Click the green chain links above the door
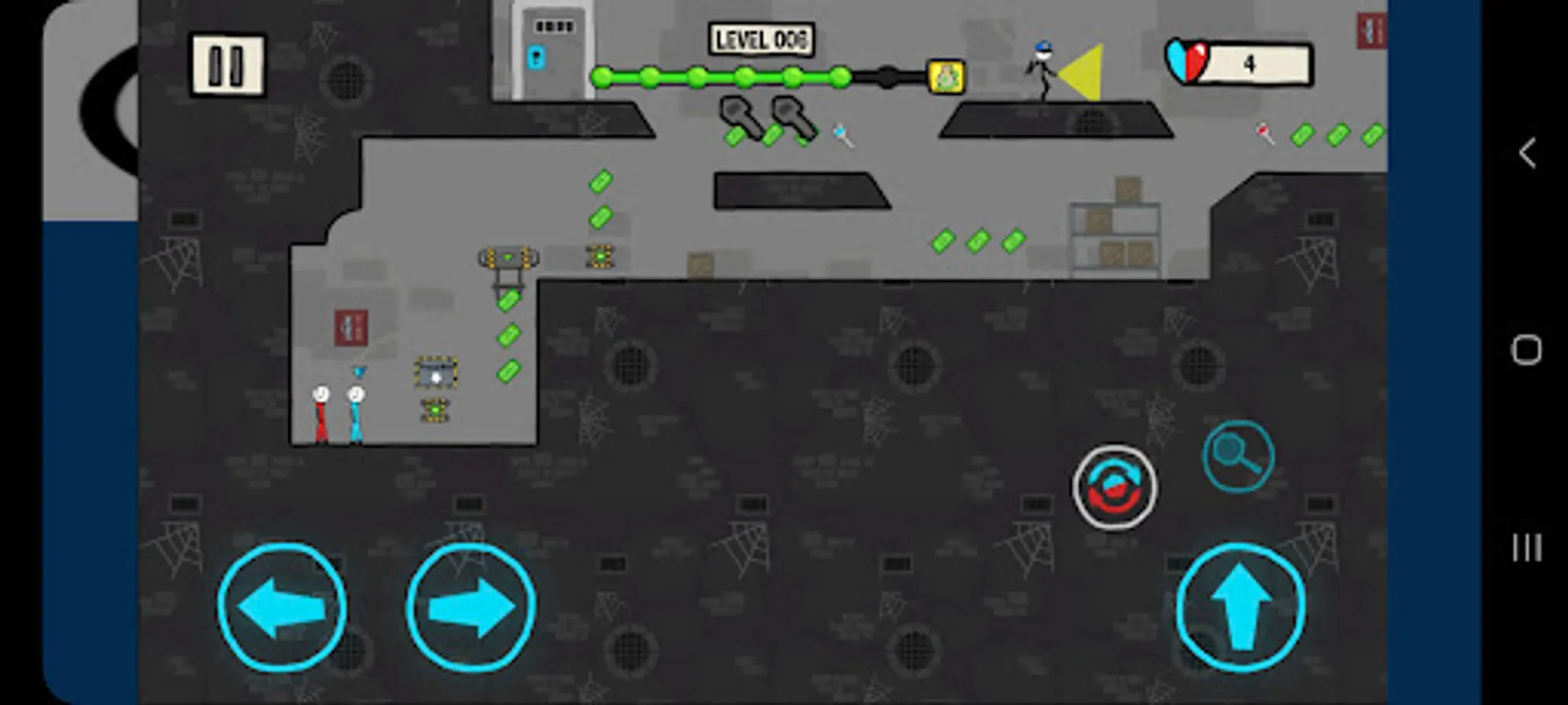 click(x=720, y=78)
